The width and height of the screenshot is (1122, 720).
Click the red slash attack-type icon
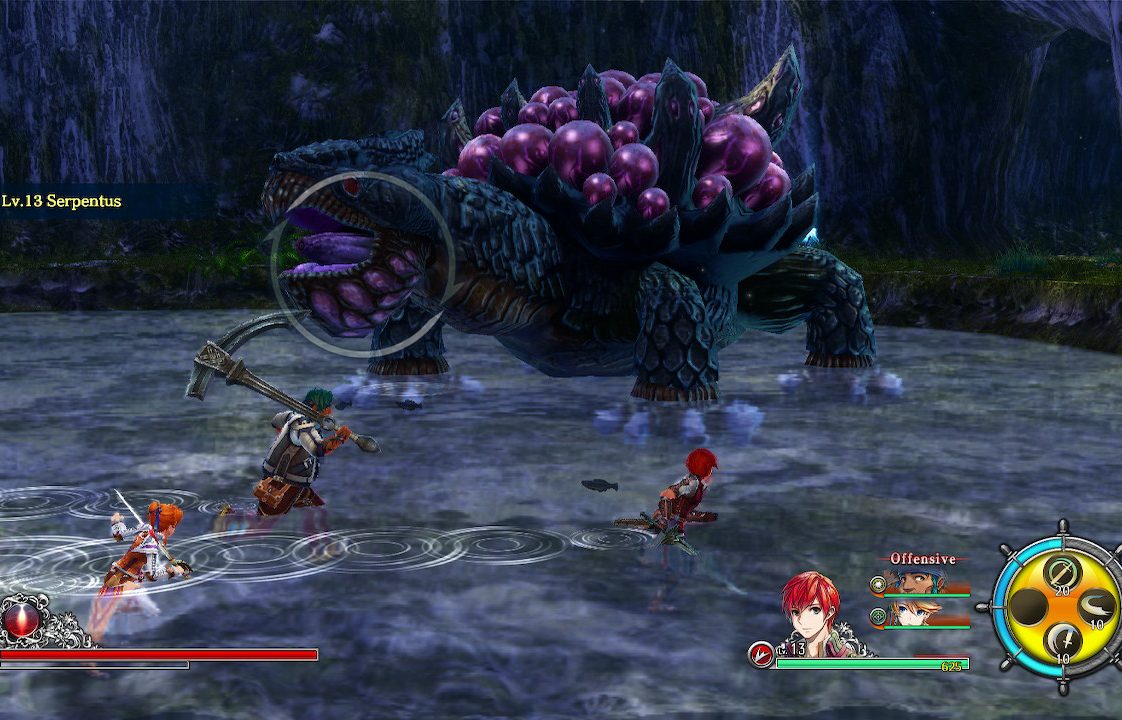(x=760, y=655)
